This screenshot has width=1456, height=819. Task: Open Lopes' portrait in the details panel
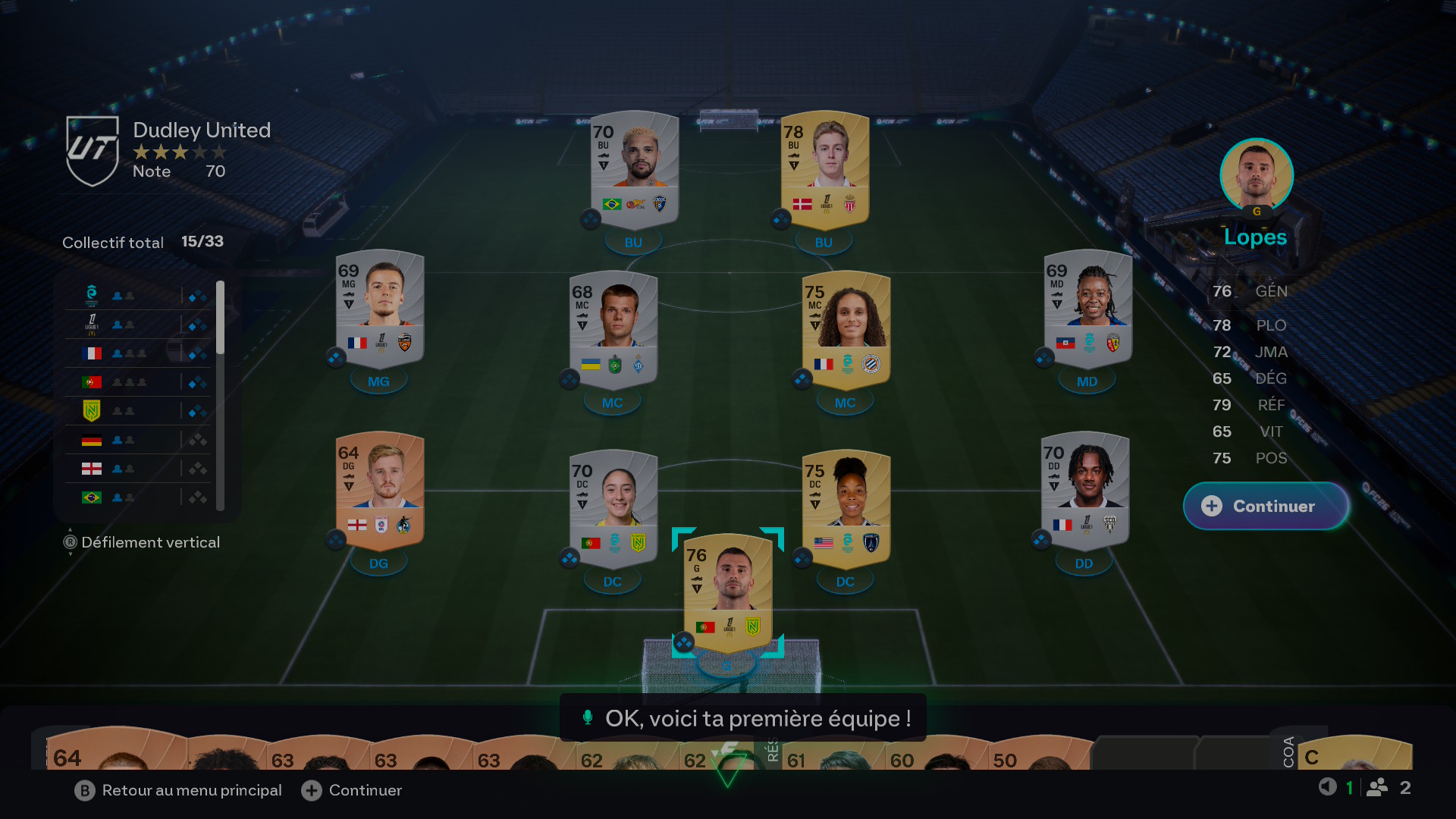pos(1256,175)
